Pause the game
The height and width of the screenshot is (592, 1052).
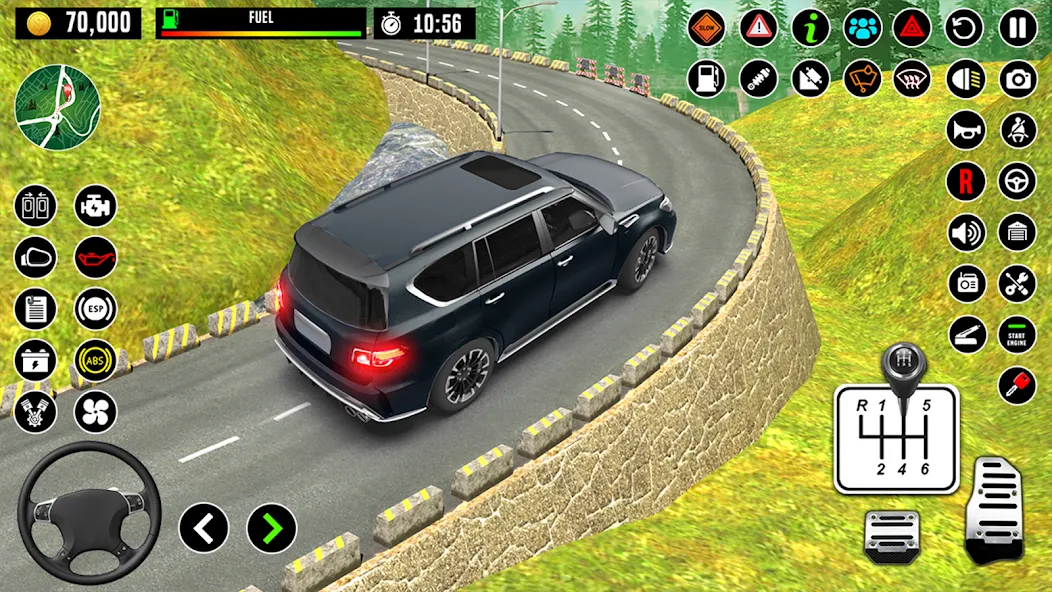1018,28
